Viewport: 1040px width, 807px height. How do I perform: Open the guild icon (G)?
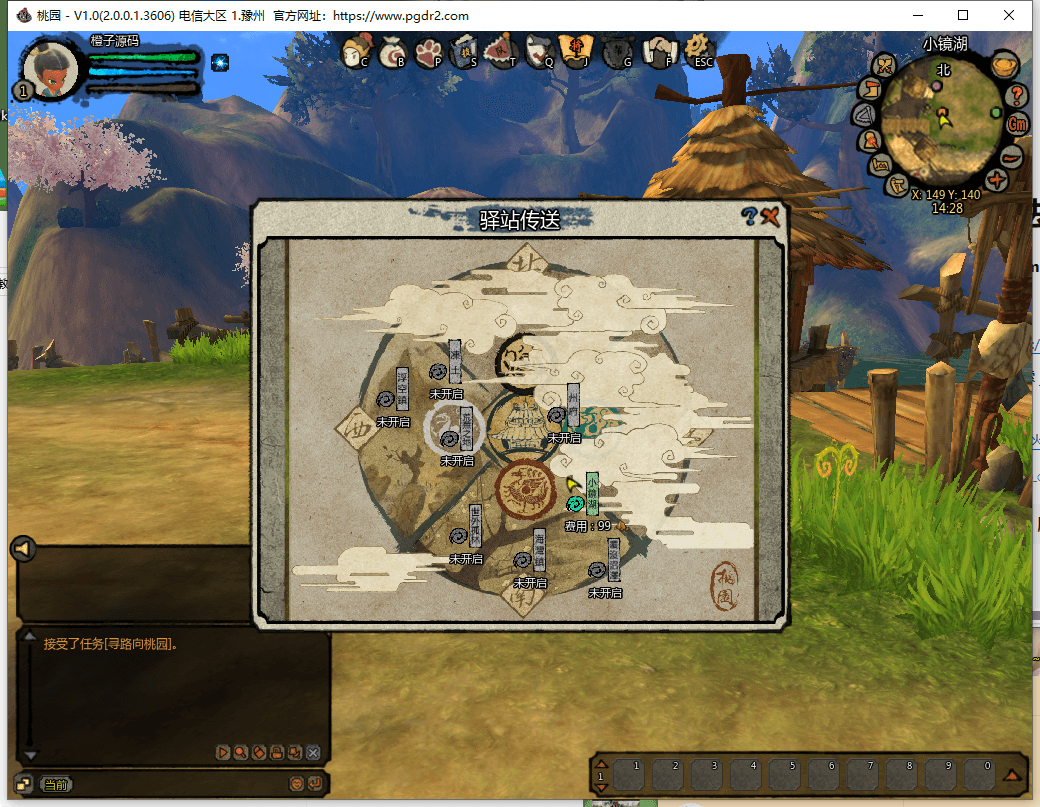(619, 51)
